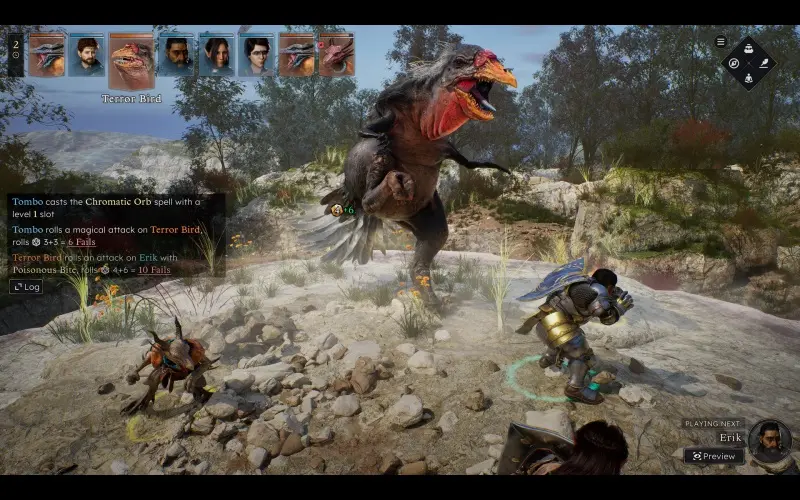
Task: Select the dark-haired woman's initiative portrait
Action: (217, 55)
